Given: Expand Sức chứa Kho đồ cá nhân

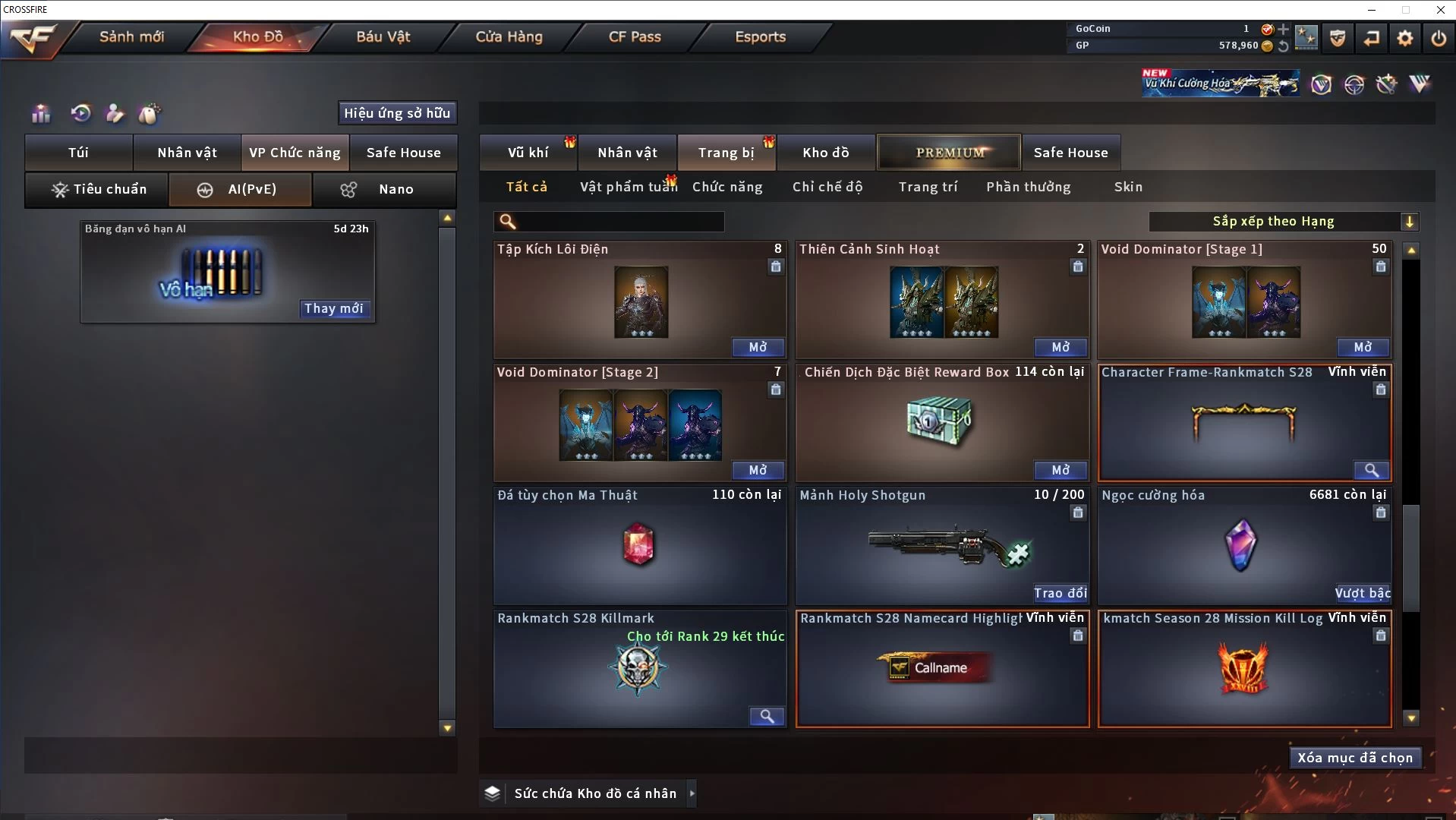Looking at the screenshot, I should click(692, 793).
